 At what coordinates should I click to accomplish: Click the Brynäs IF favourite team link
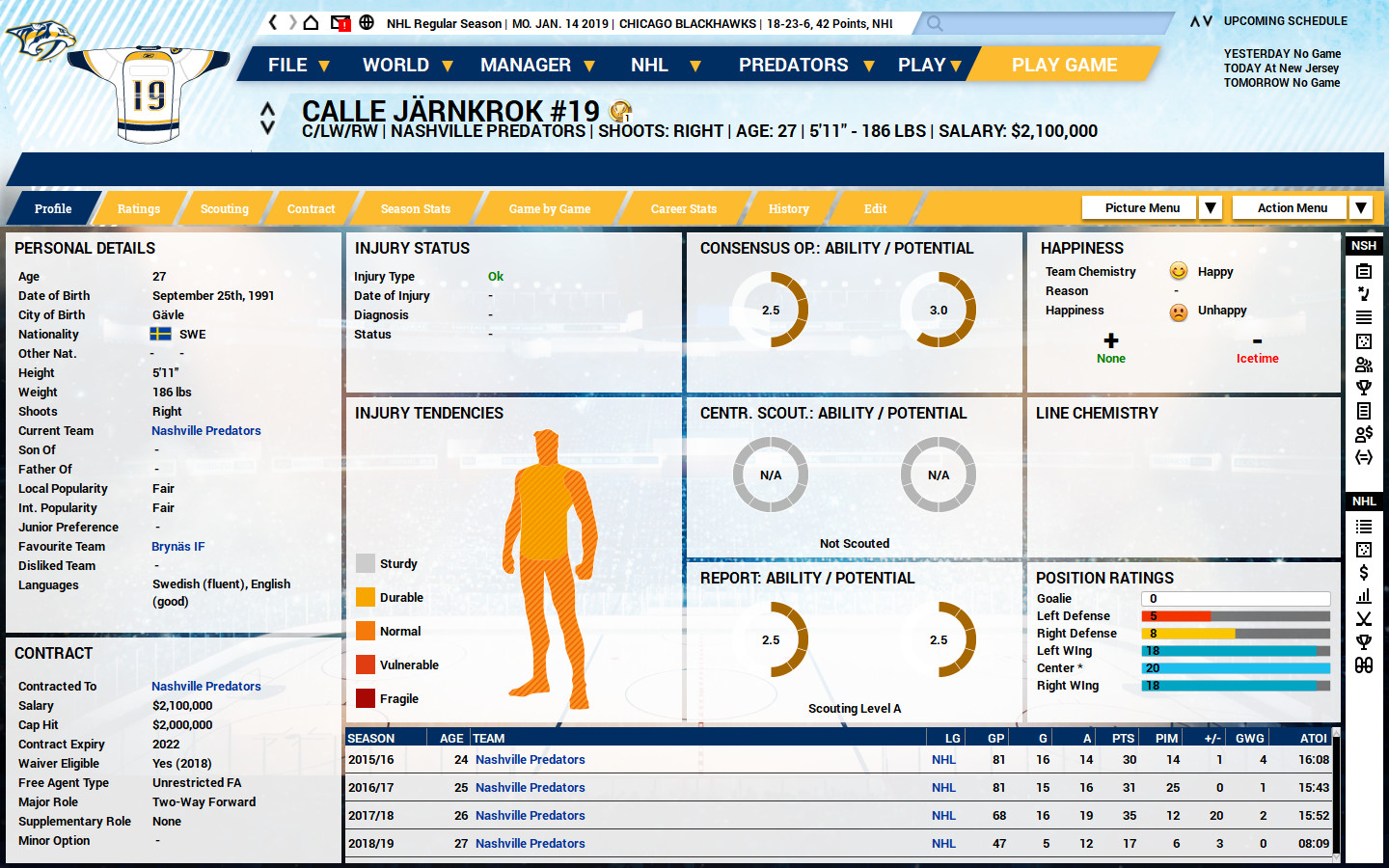click(x=177, y=546)
